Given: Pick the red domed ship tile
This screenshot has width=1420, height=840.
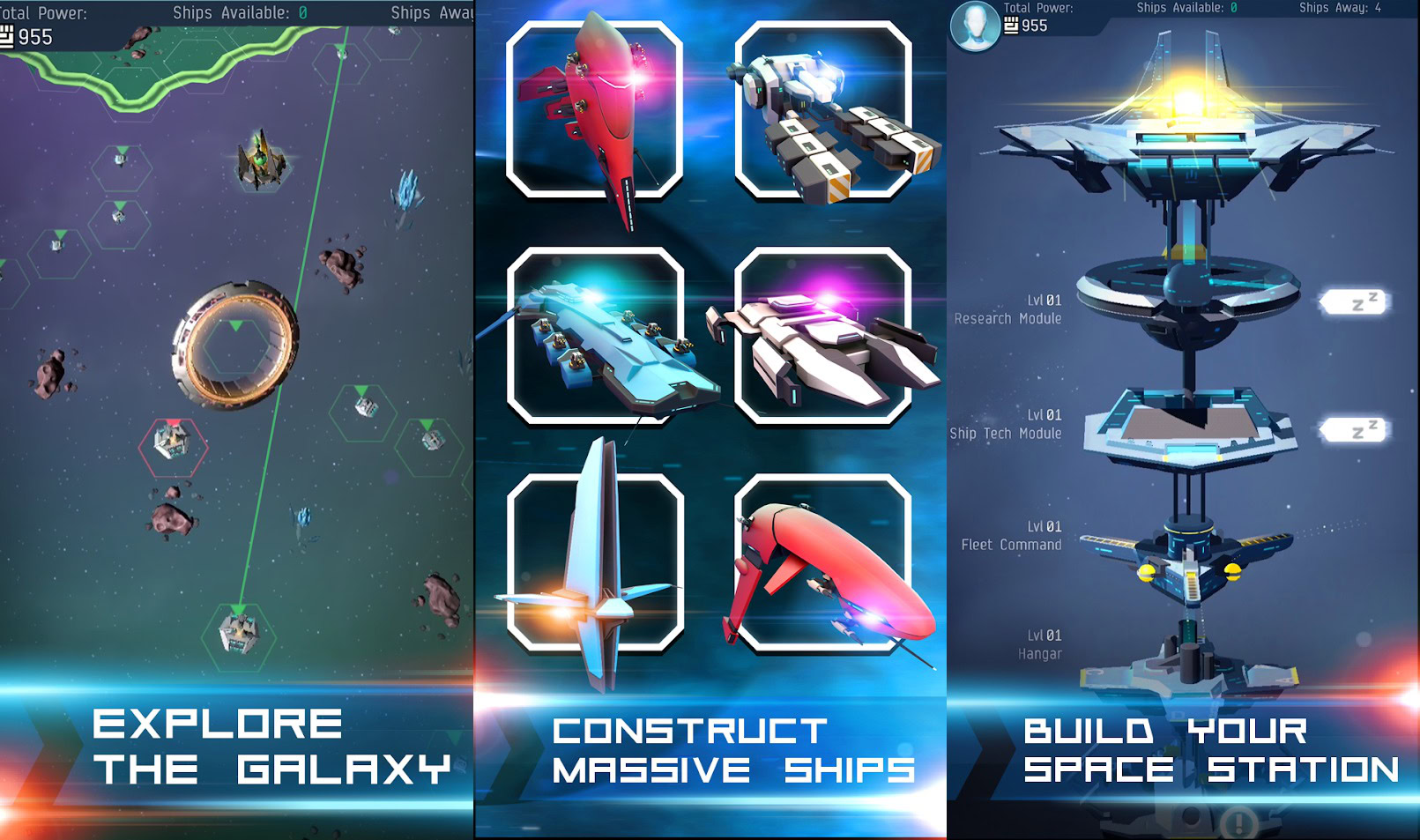Looking at the screenshot, I should [823, 562].
